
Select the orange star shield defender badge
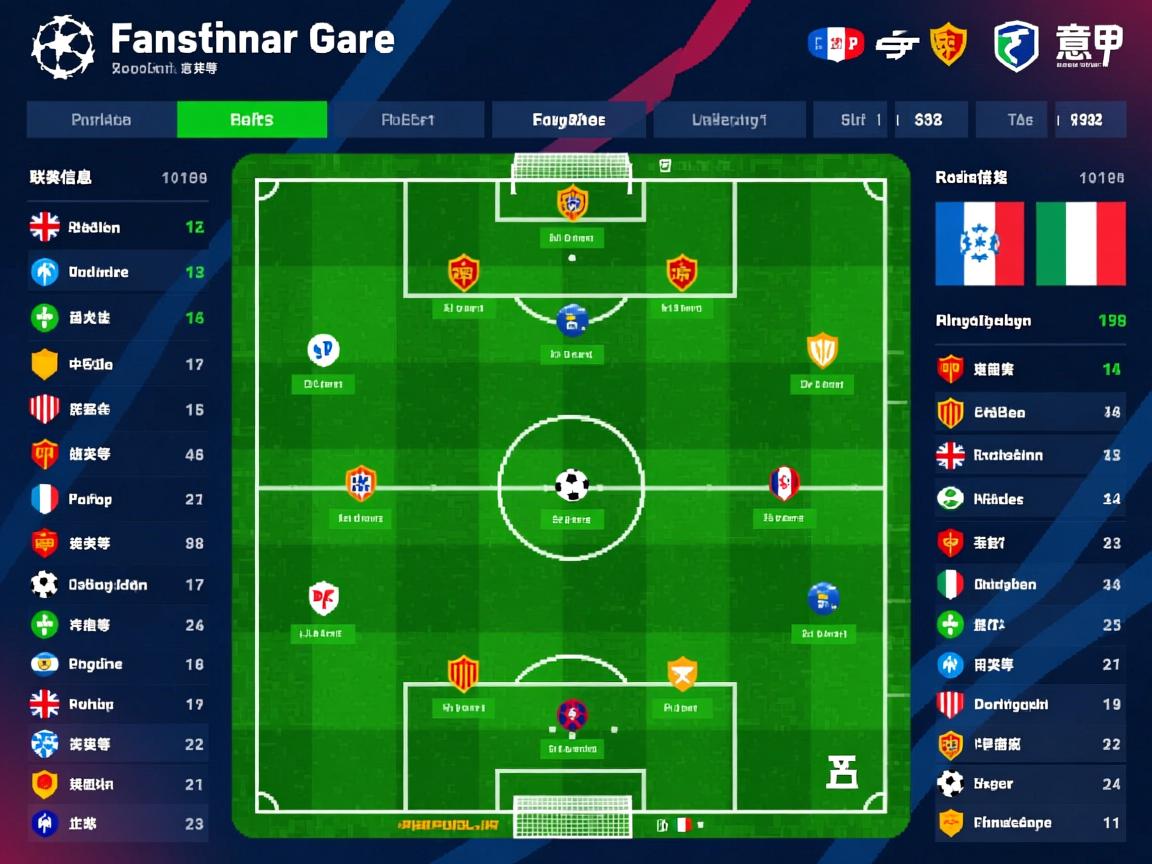tap(681, 673)
